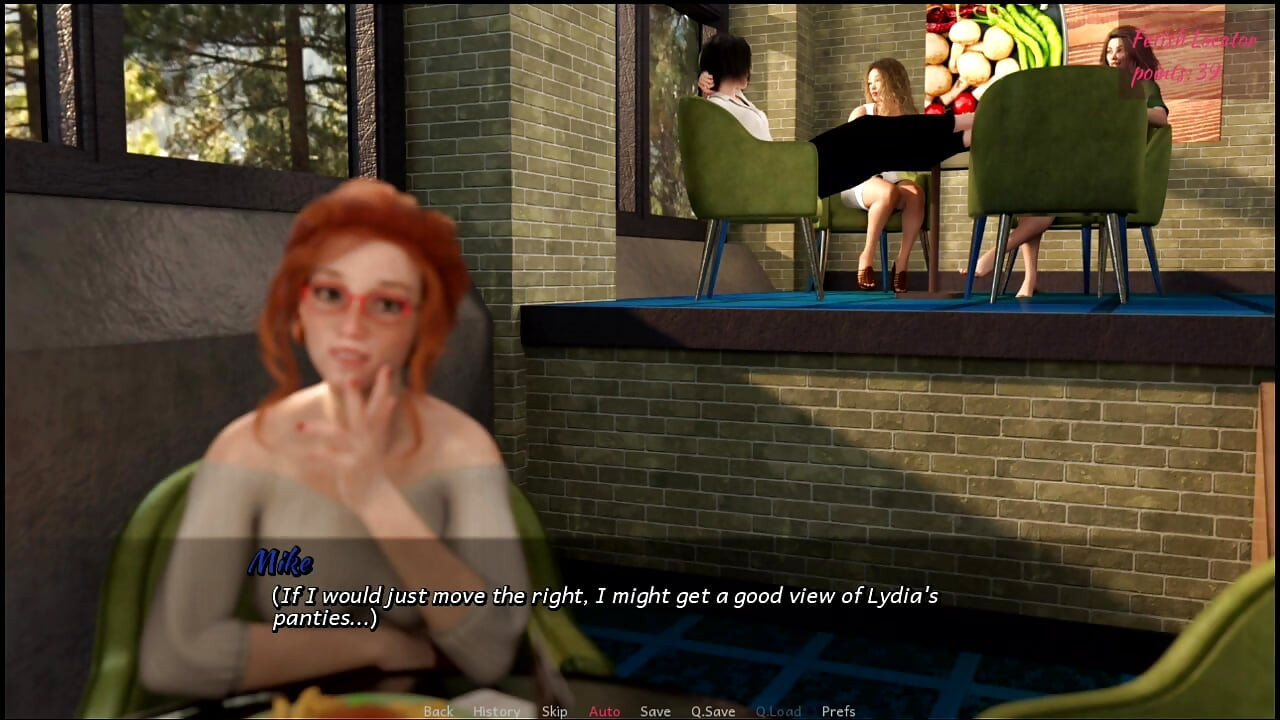
Task: Open the History log
Action: (496, 711)
